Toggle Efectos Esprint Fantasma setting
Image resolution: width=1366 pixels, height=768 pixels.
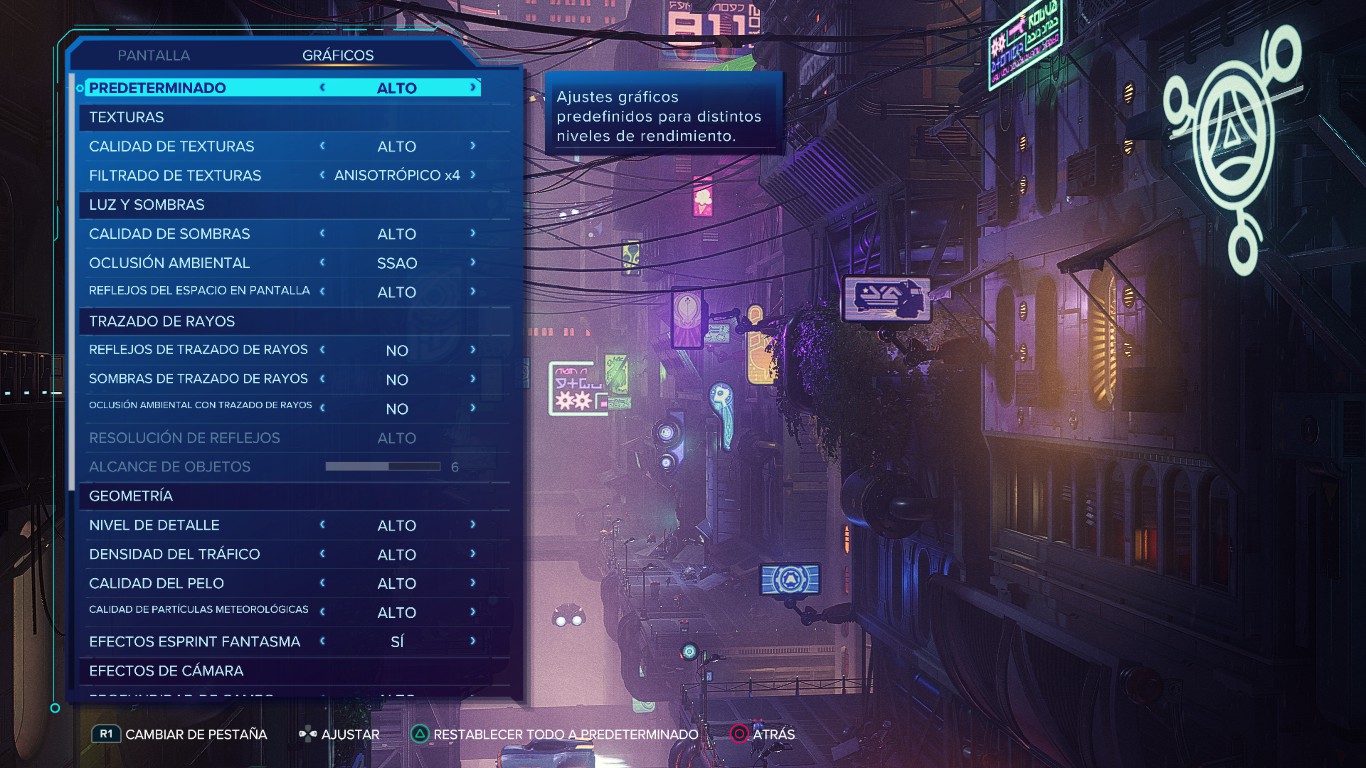(473, 641)
